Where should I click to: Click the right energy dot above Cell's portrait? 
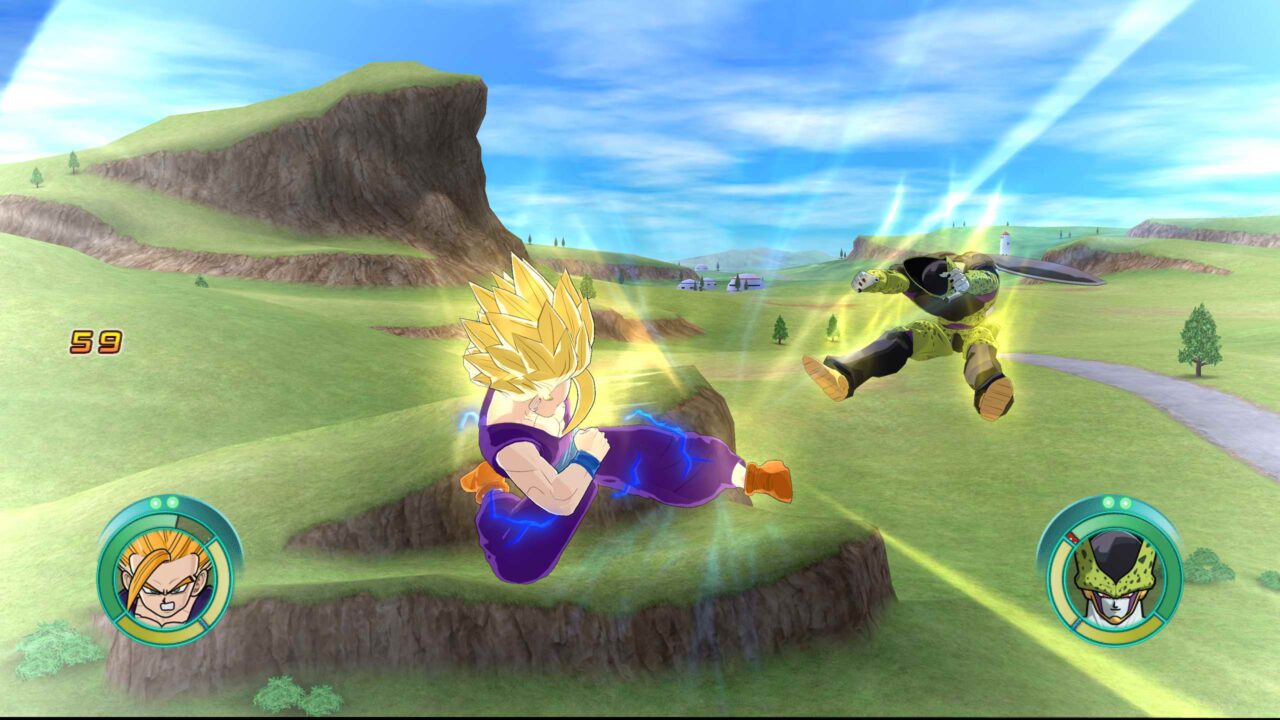(x=1126, y=503)
